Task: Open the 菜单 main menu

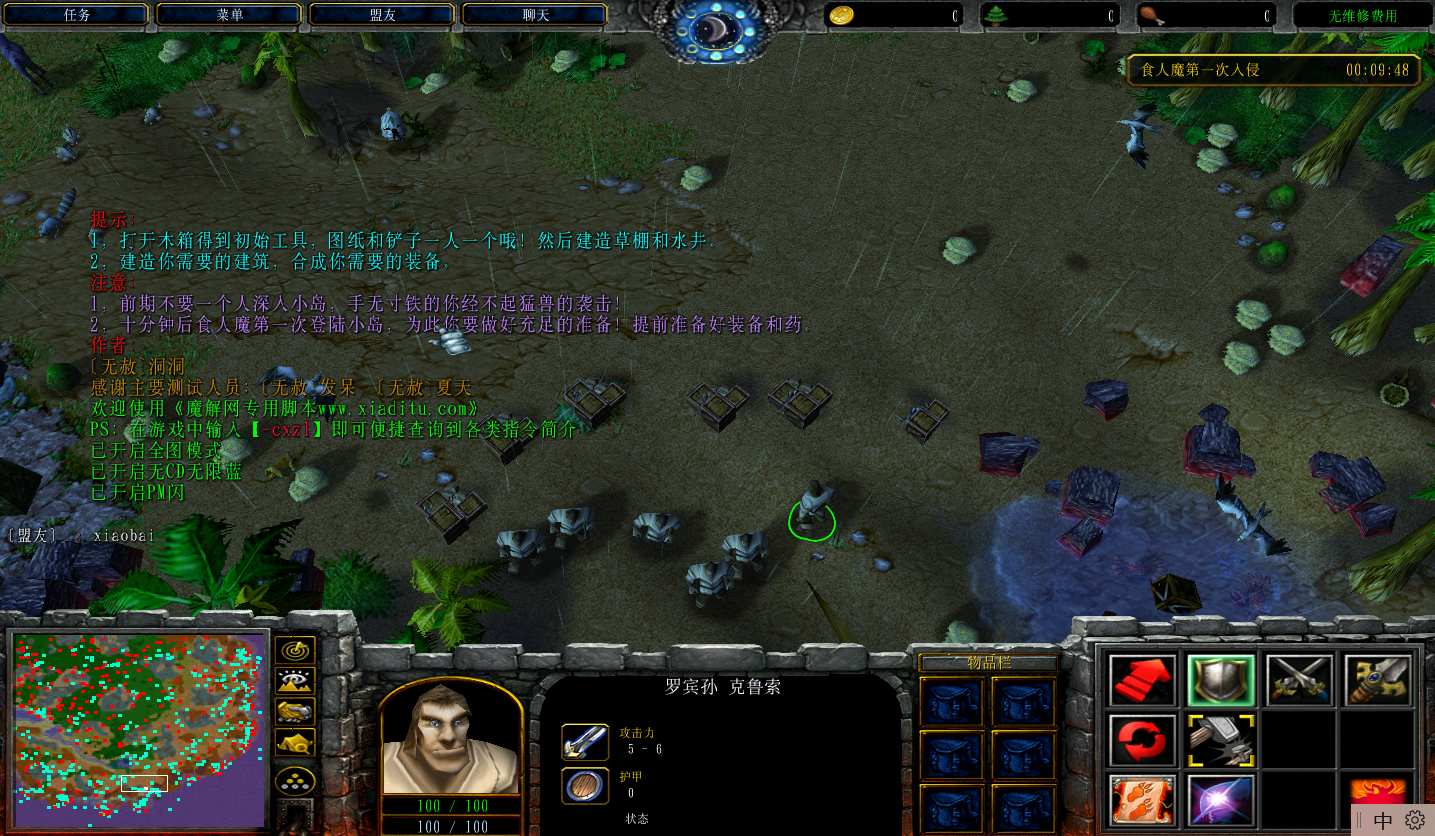Action: (x=229, y=15)
